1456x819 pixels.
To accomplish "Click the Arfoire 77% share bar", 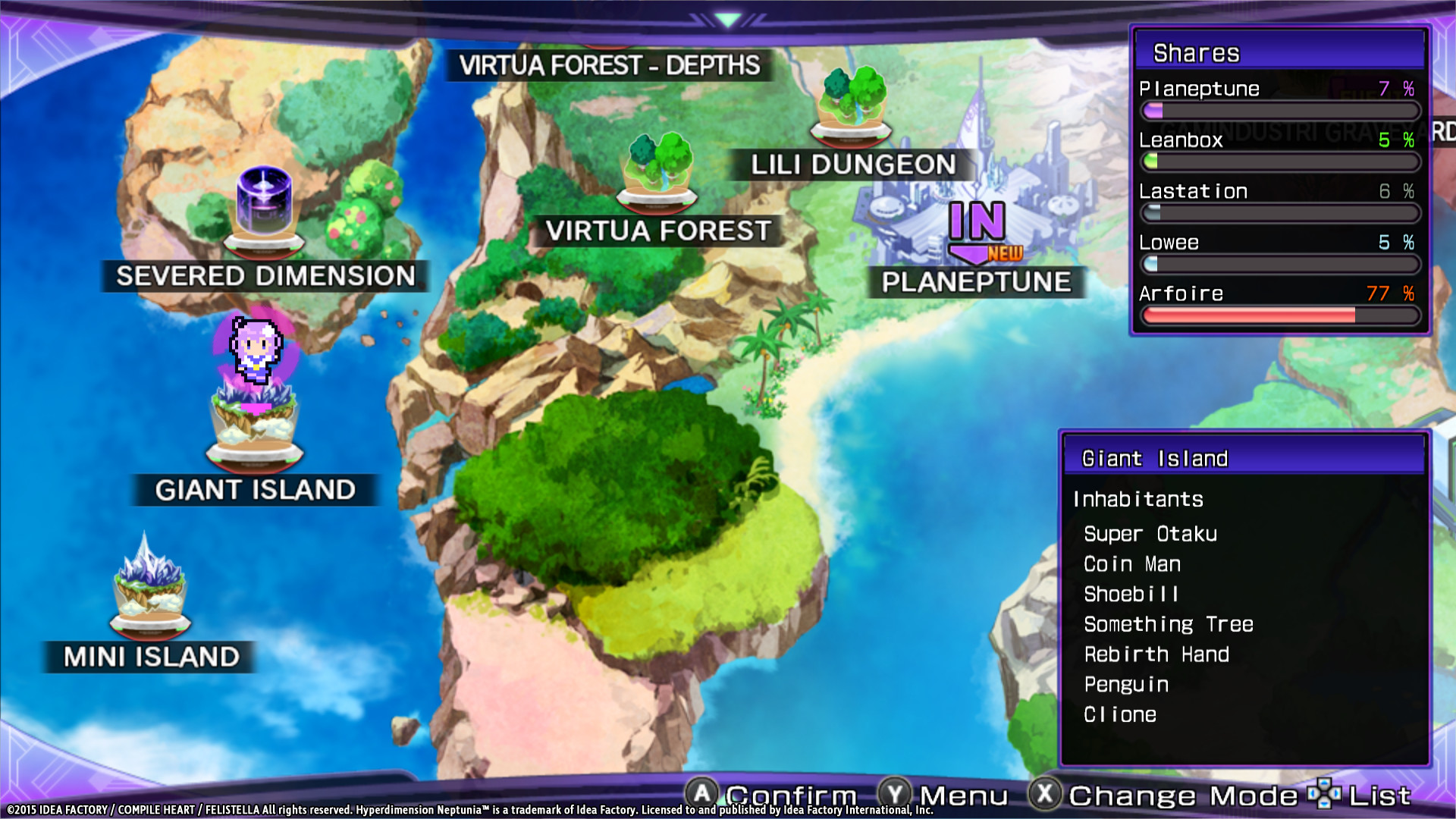I will [x=1281, y=315].
